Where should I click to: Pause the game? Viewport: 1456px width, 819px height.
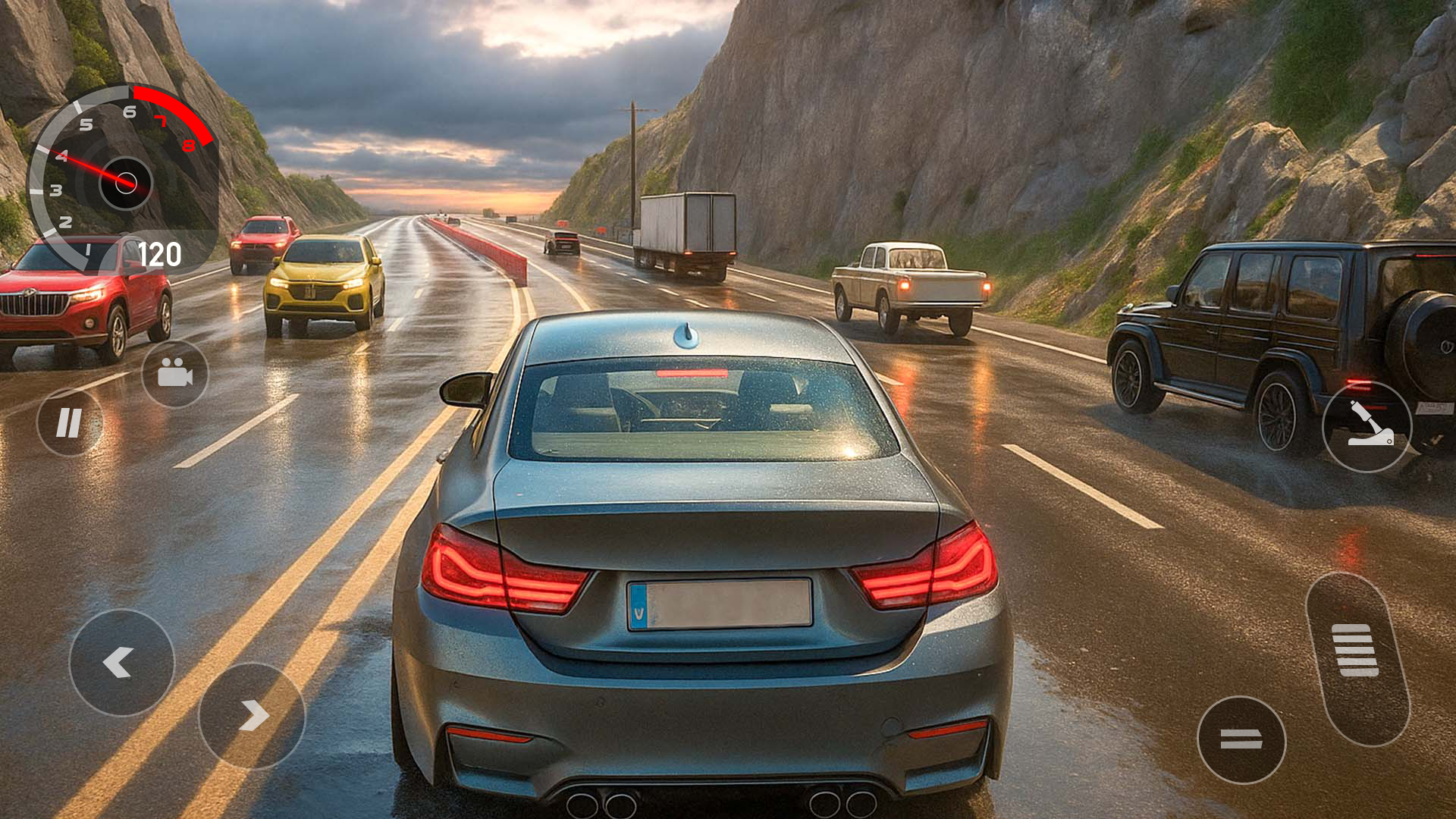pos(69,422)
